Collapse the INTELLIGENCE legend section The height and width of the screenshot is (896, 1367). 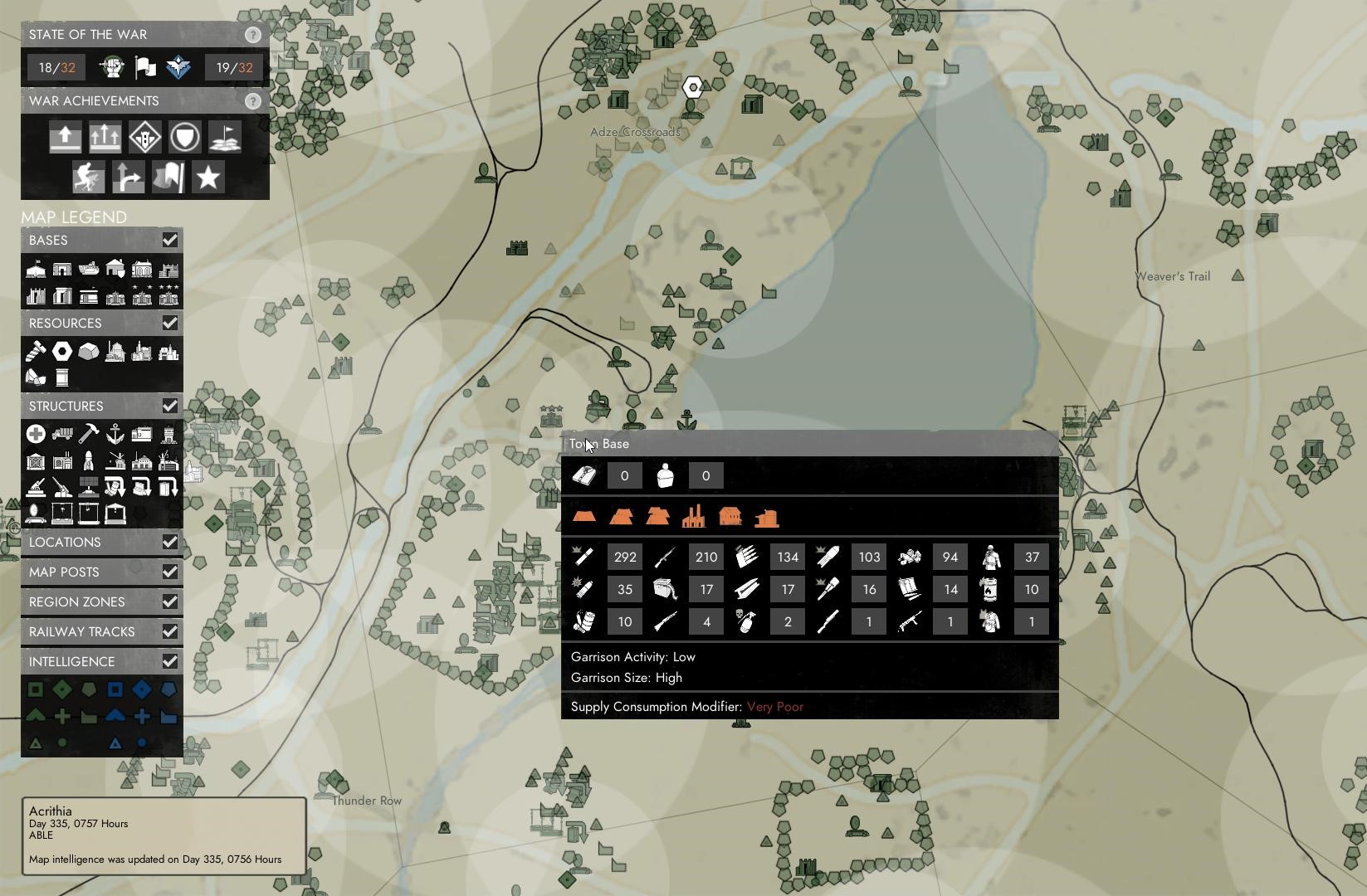click(170, 661)
